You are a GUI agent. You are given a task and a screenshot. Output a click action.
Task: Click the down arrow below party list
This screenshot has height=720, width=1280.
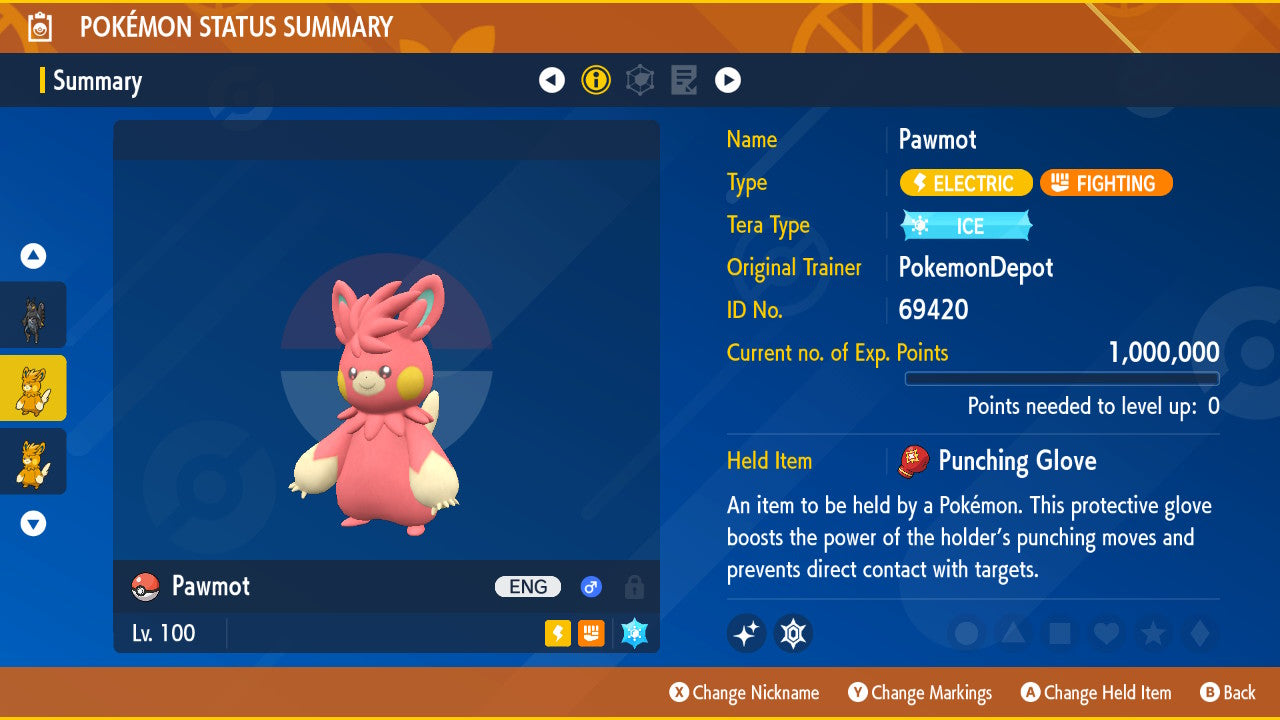34,523
